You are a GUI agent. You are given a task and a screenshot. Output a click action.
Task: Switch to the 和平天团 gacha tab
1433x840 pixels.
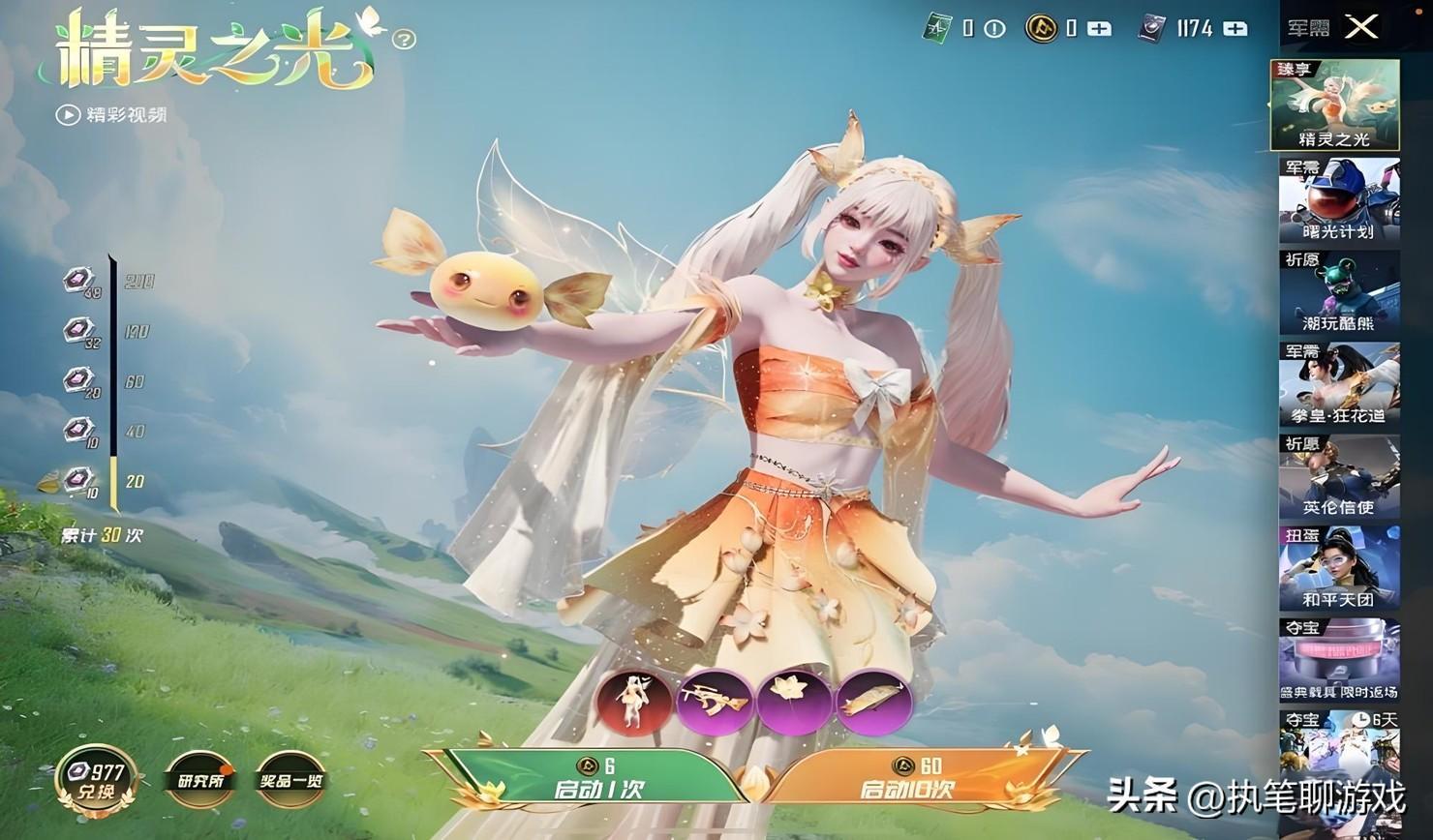point(1339,569)
